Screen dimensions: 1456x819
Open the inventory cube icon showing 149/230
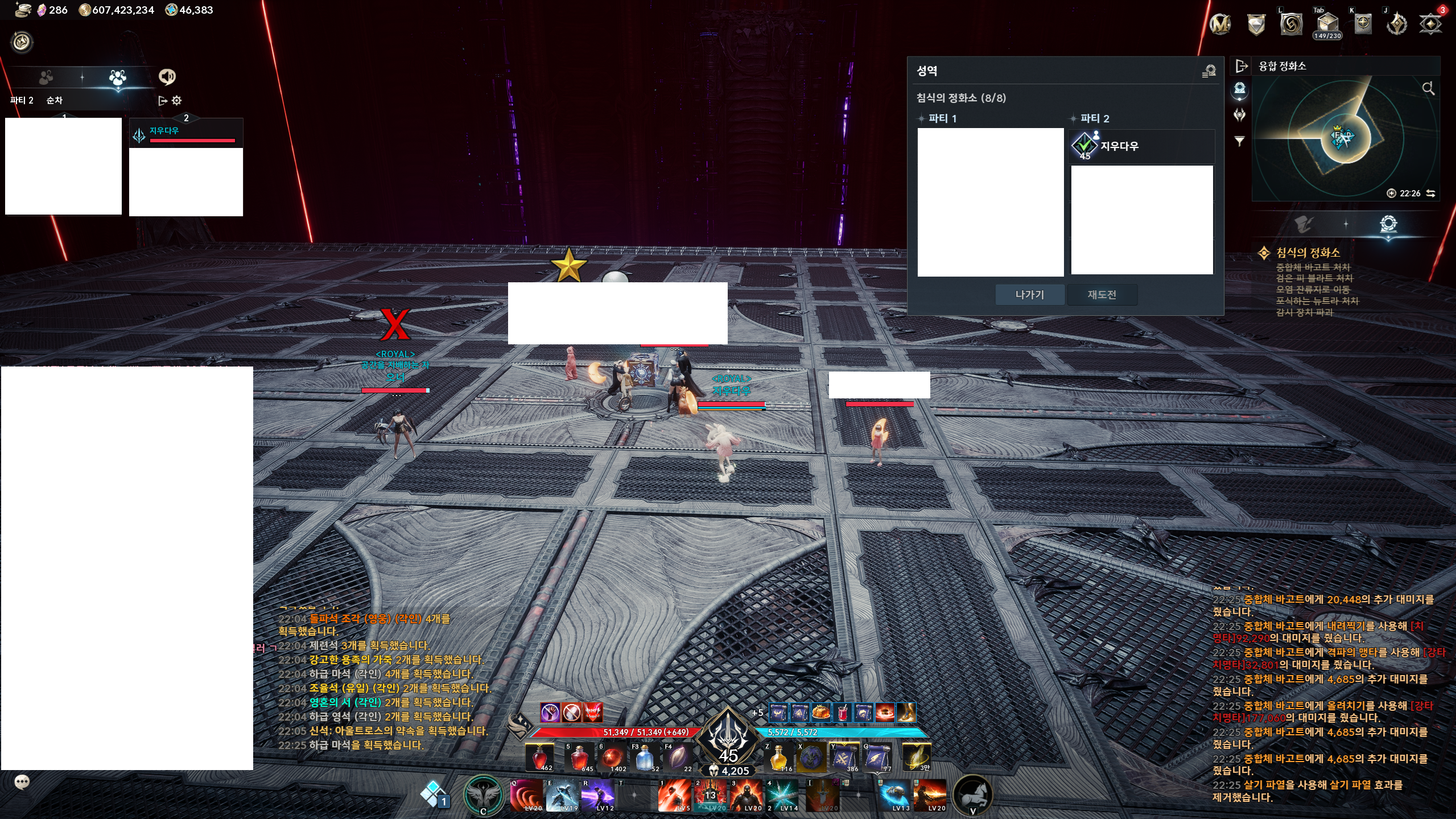[1327, 25]
